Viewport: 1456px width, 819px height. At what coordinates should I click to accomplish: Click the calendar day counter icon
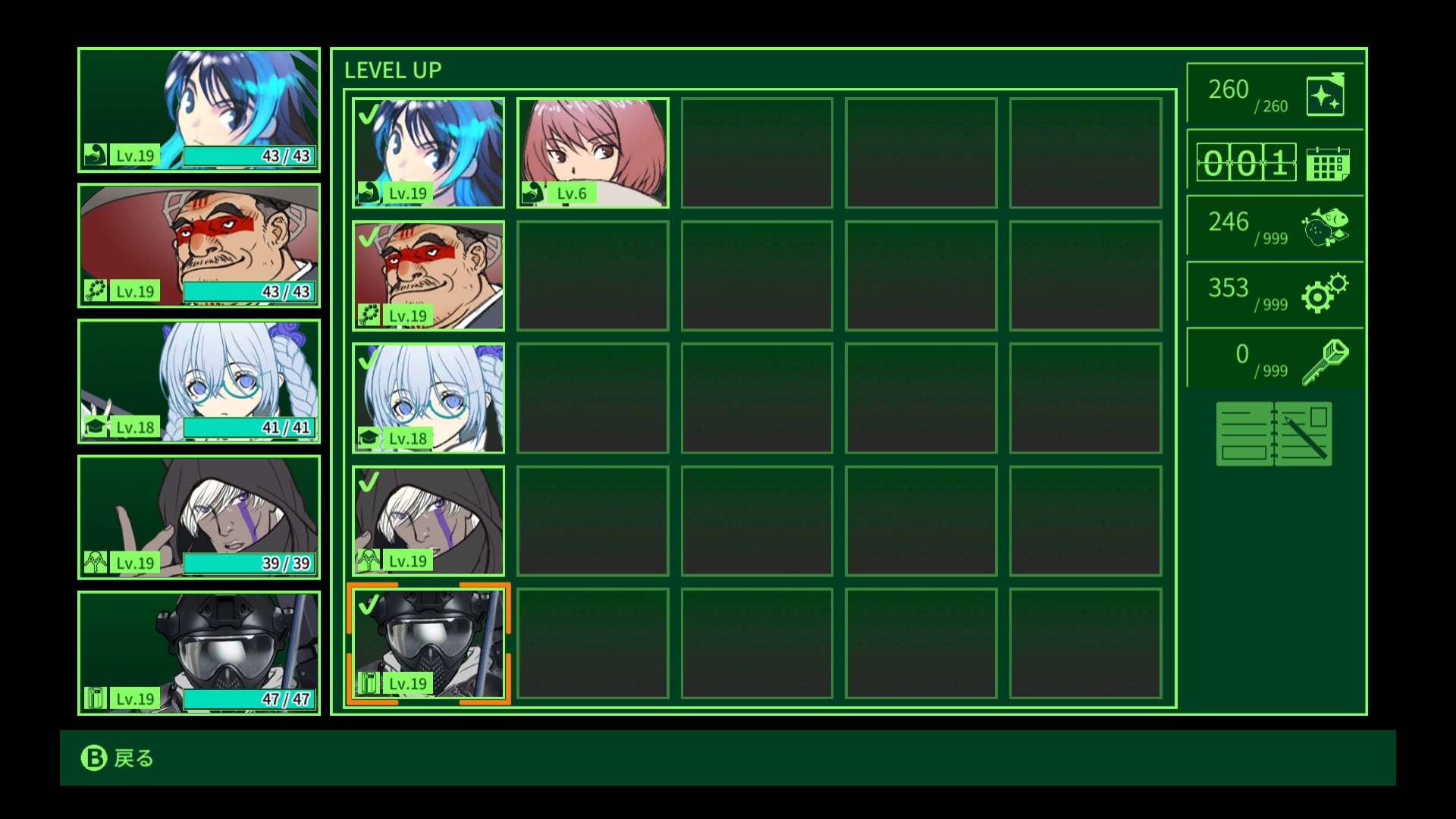click(1327, 163)
